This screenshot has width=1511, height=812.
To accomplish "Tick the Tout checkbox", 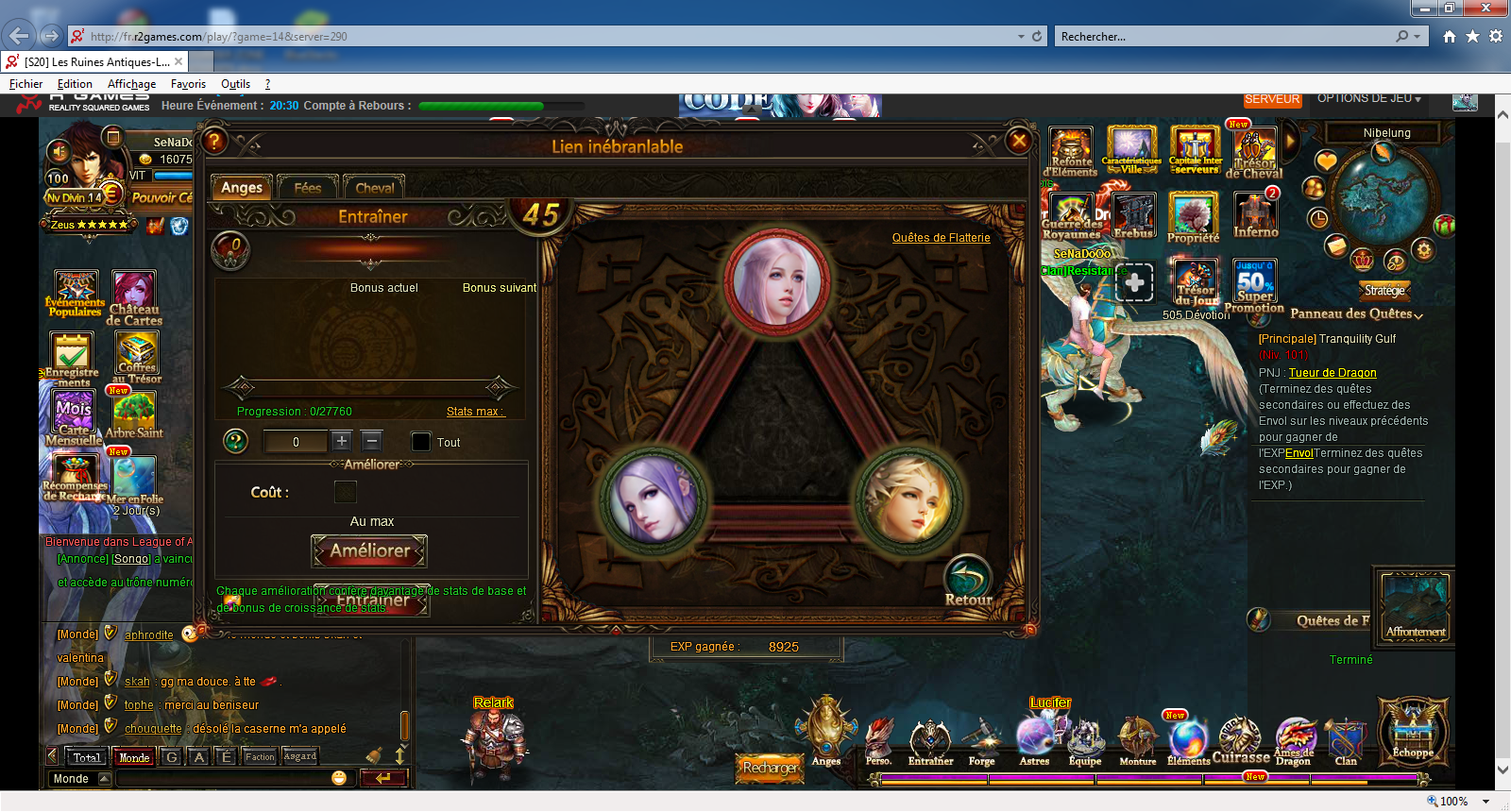I will (421, 442).
